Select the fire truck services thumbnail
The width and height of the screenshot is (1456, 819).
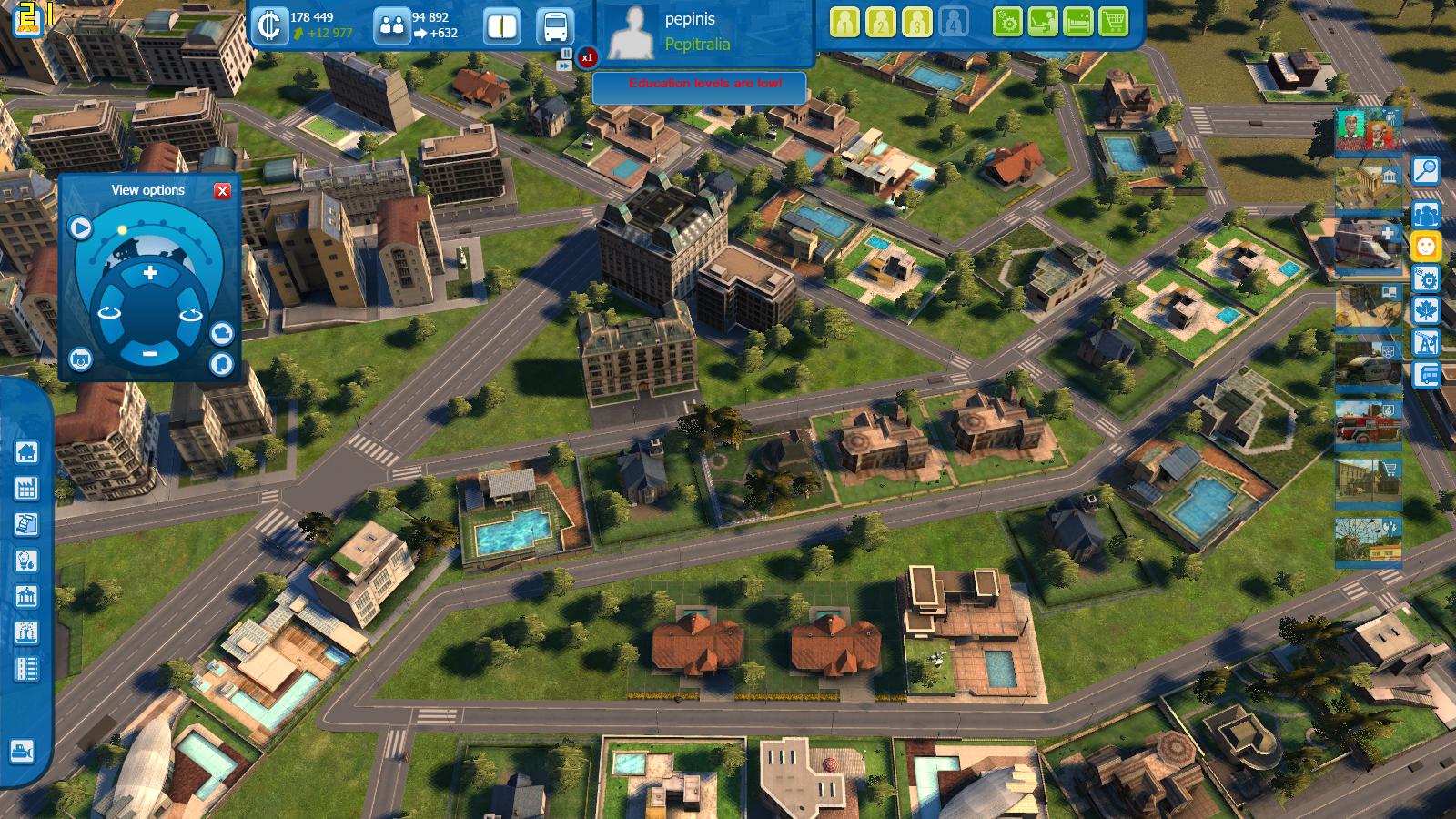(x=1368, y=423)
